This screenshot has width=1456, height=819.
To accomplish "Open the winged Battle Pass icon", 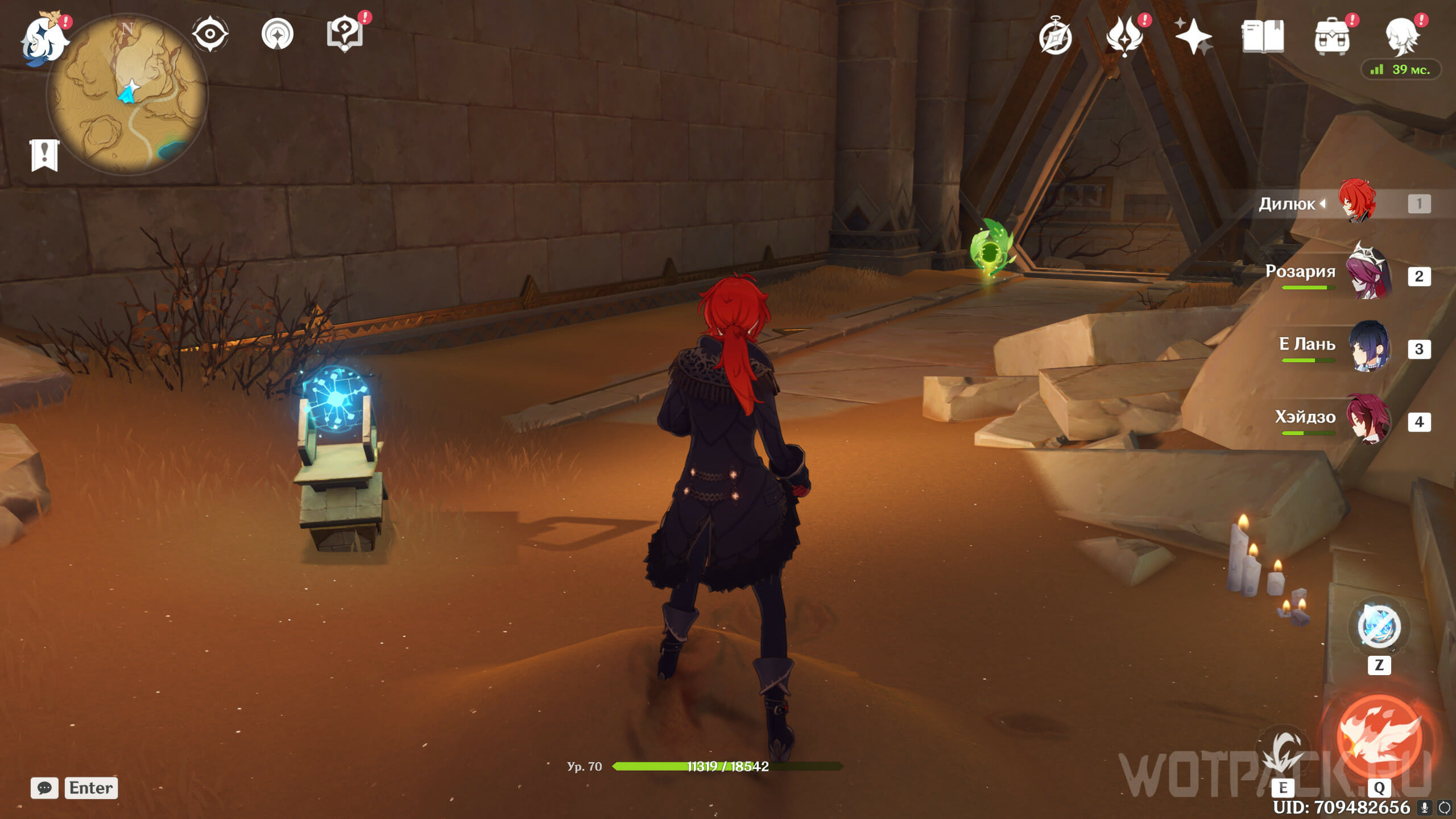I will pos(1124,36).
